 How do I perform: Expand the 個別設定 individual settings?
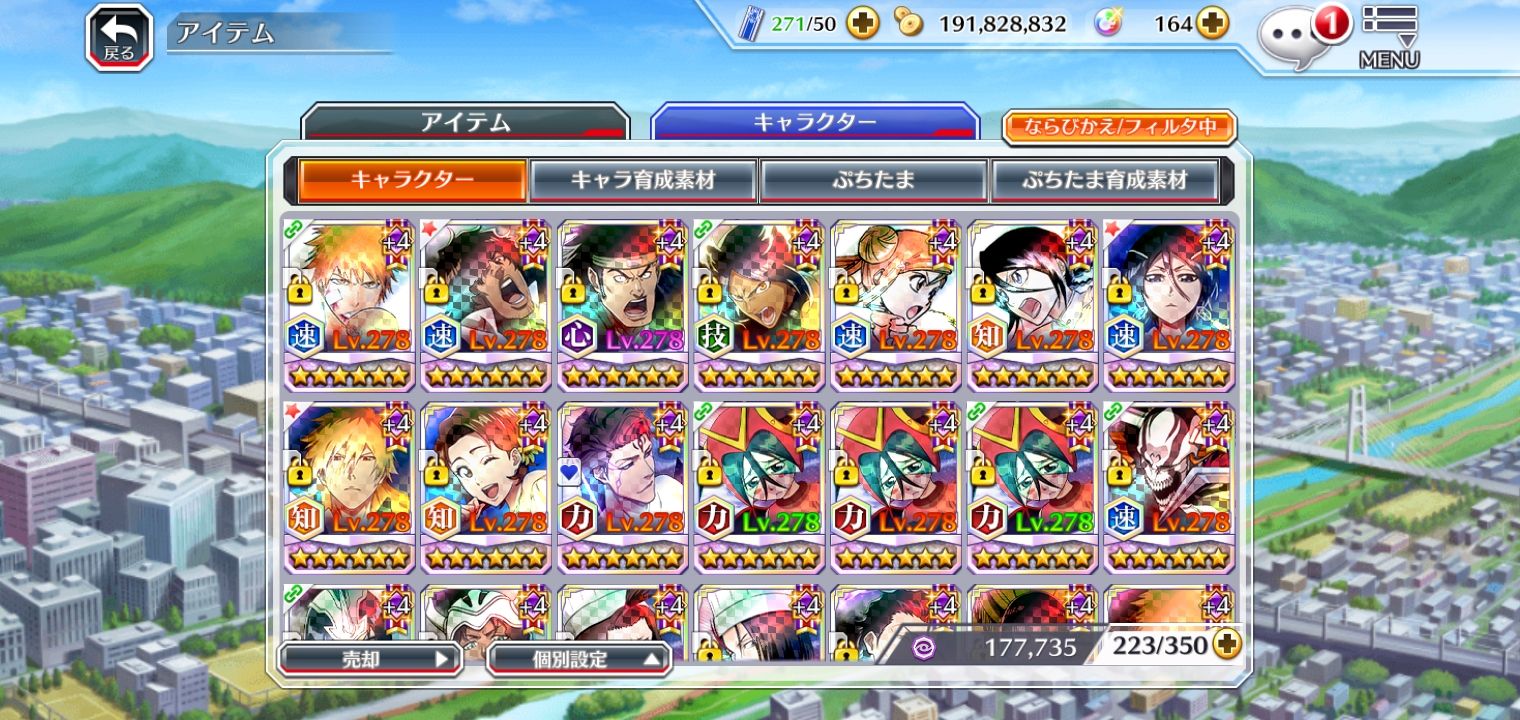578,659
